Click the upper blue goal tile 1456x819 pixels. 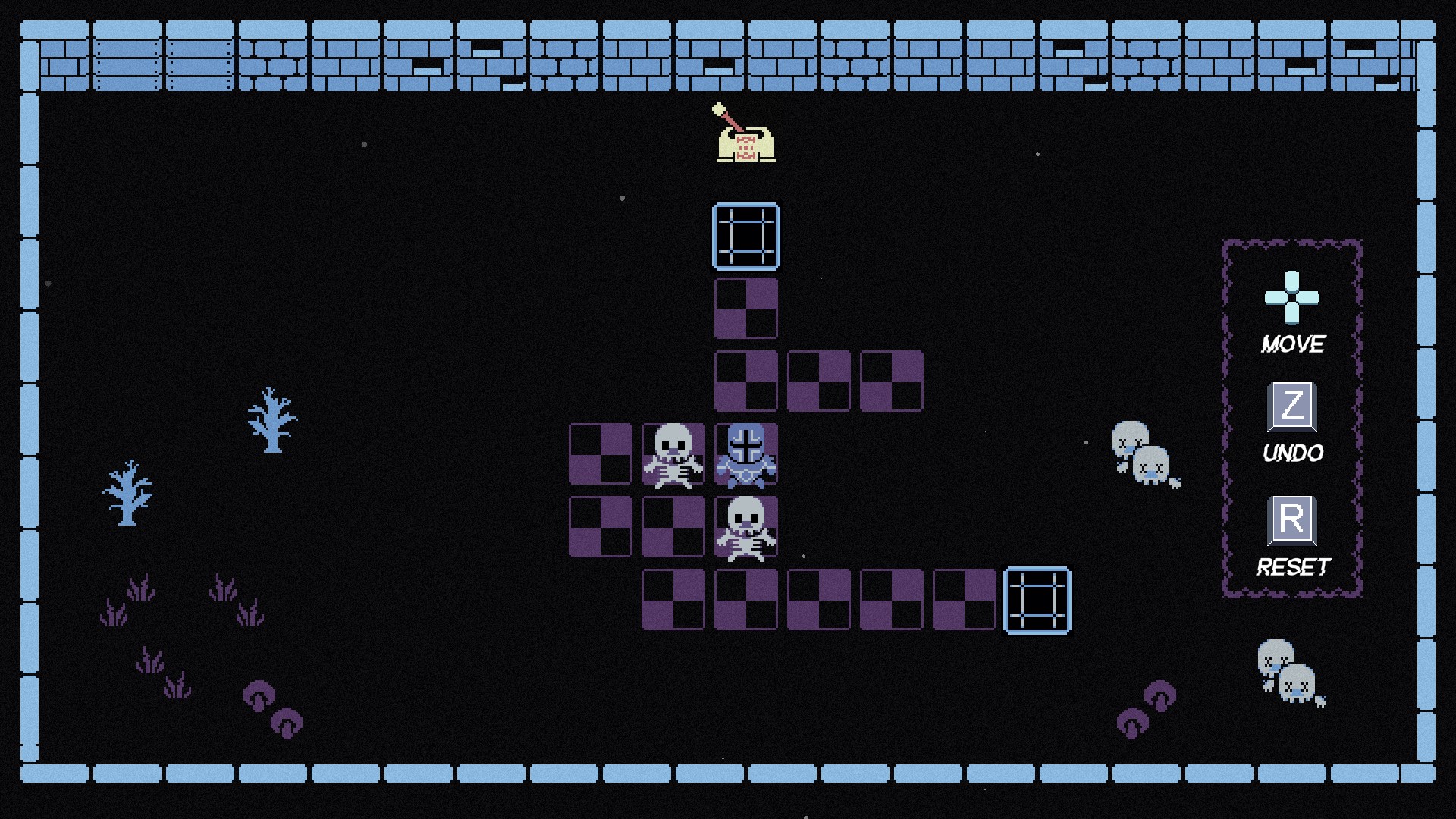coord(746,237)
